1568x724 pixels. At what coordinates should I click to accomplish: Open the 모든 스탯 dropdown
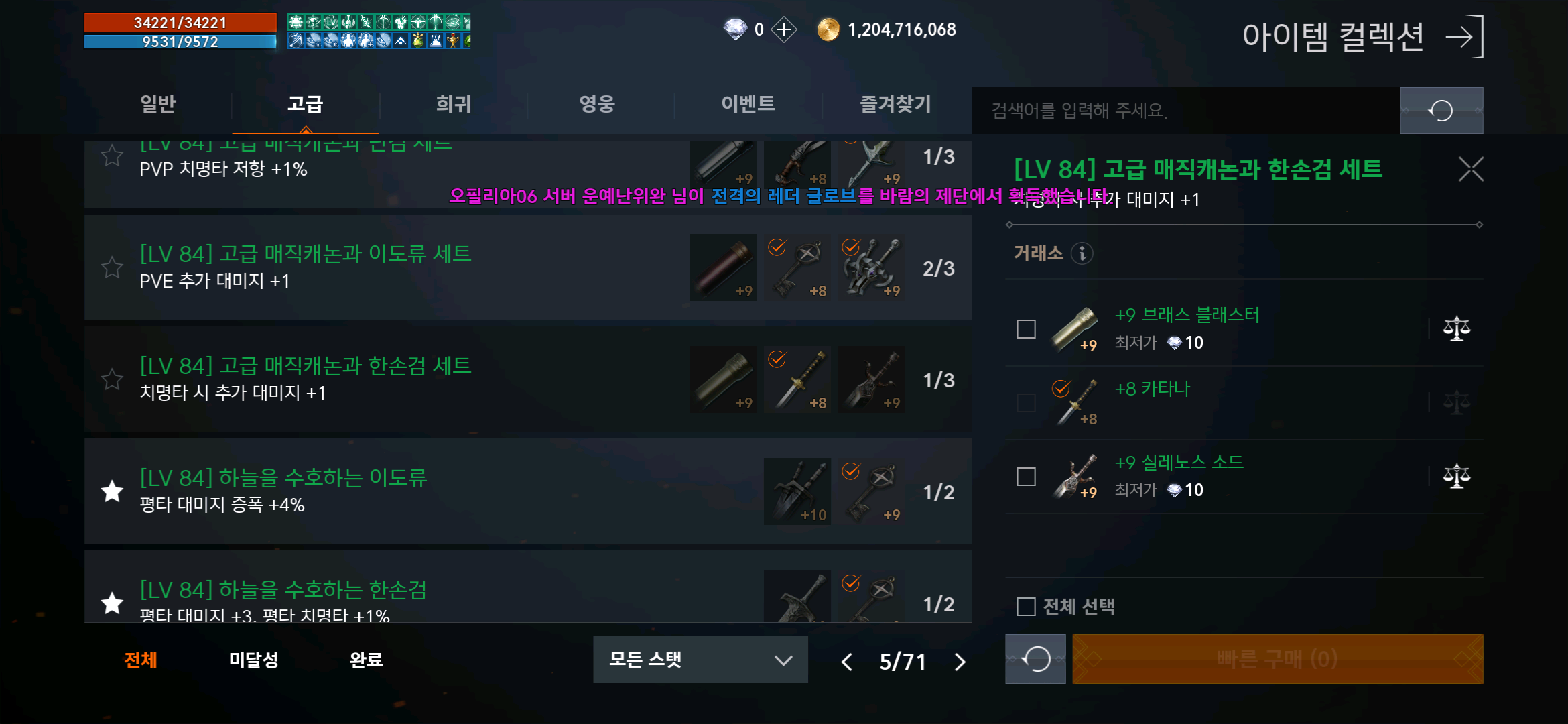click(x=700, y=660)
